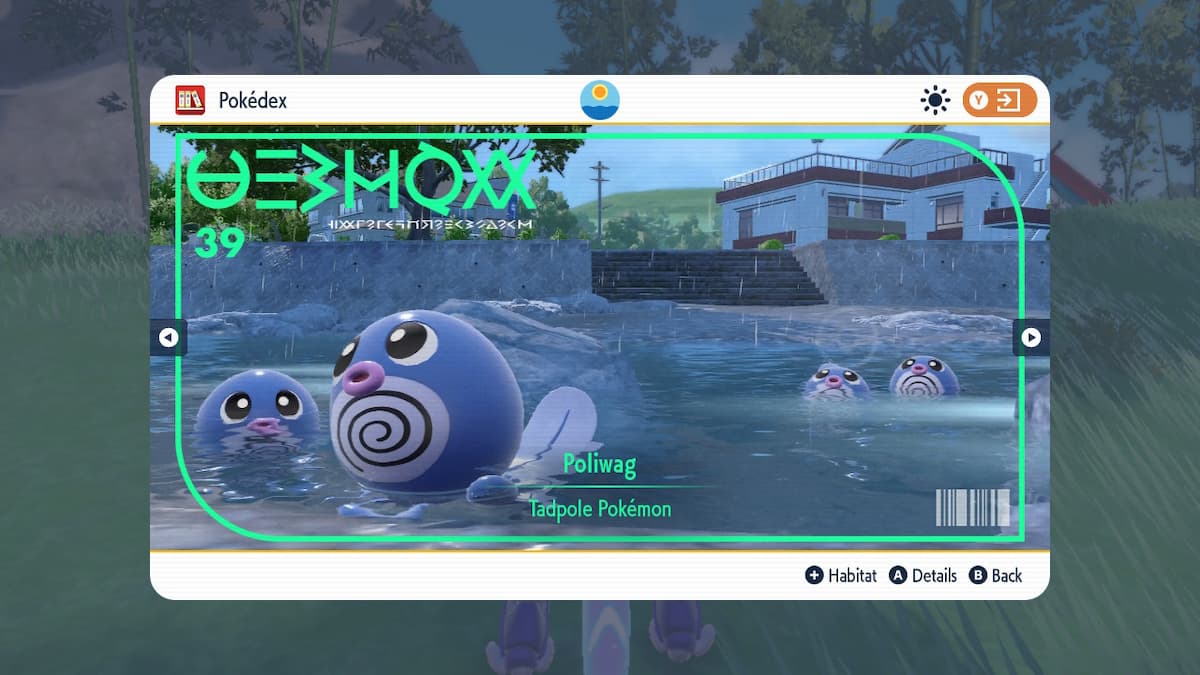Toggle the sun brightness icon
1200x675 pixels.
tap(935, 100)
